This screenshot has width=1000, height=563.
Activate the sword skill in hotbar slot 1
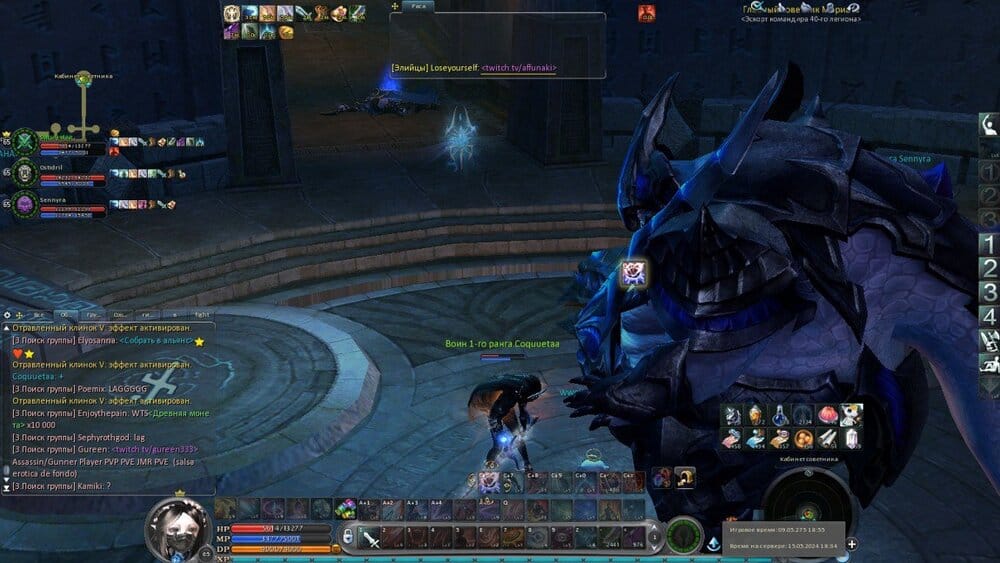370,539
